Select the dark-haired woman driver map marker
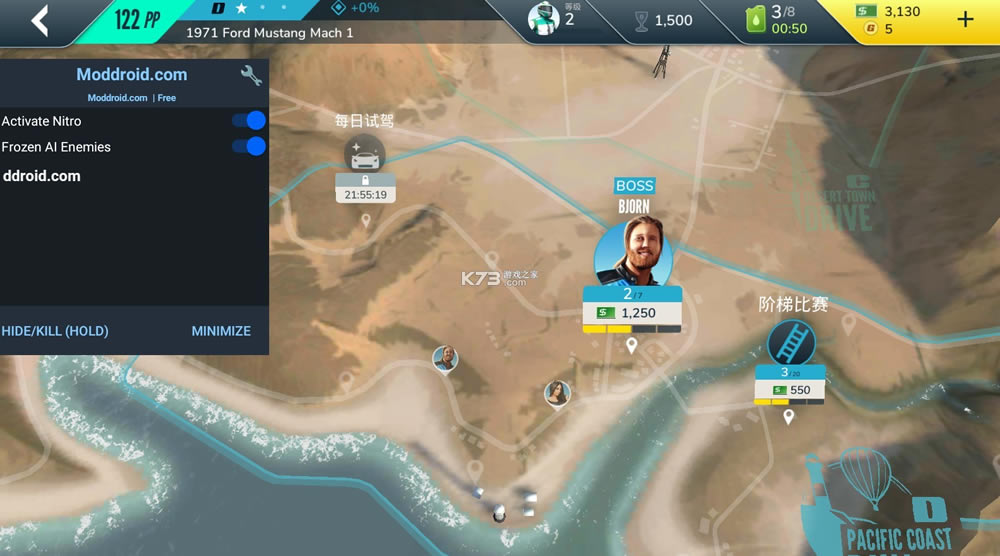 point(557,394)
